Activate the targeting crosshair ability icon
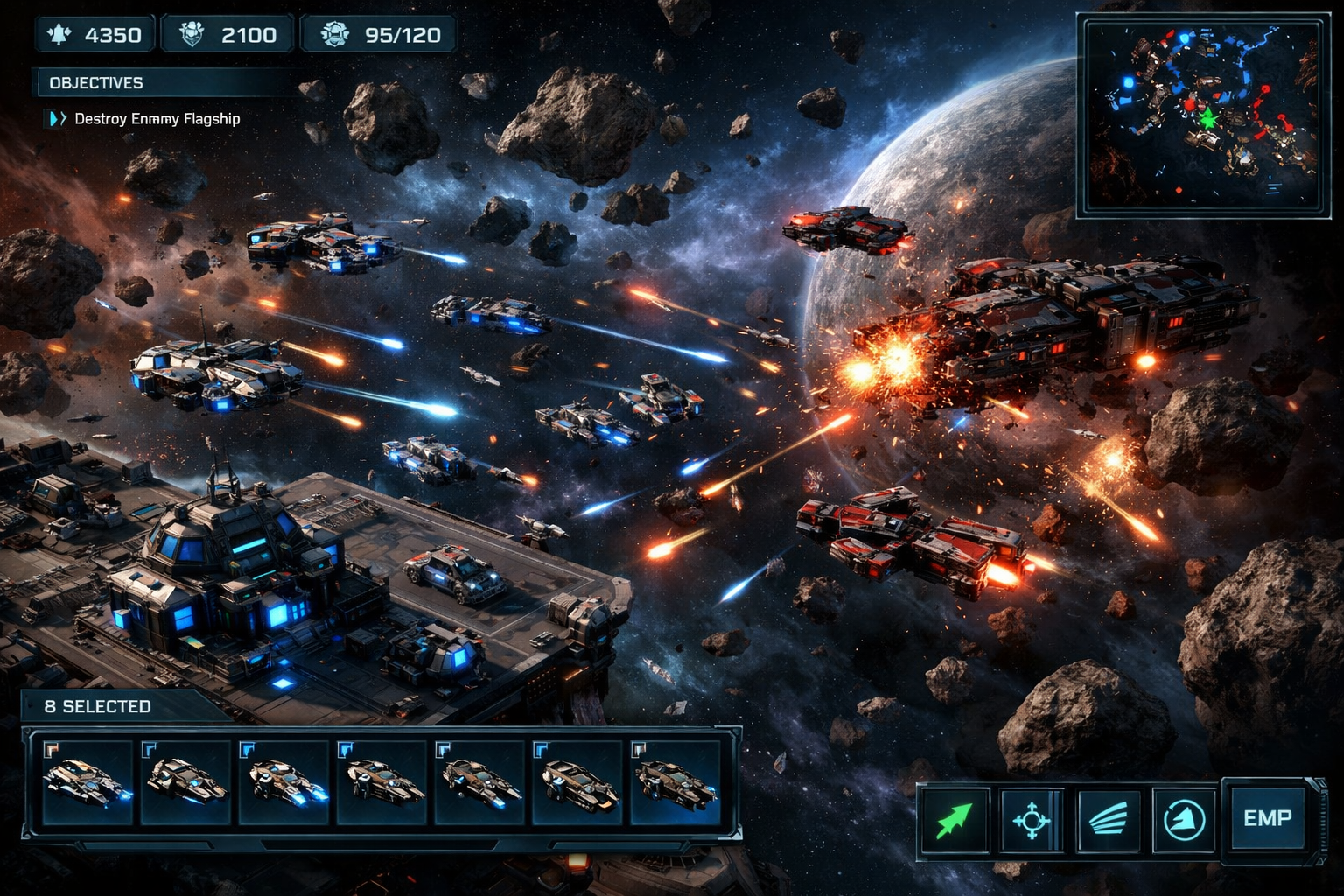Screen dimensions: 1344x896 click(1032, 821)
